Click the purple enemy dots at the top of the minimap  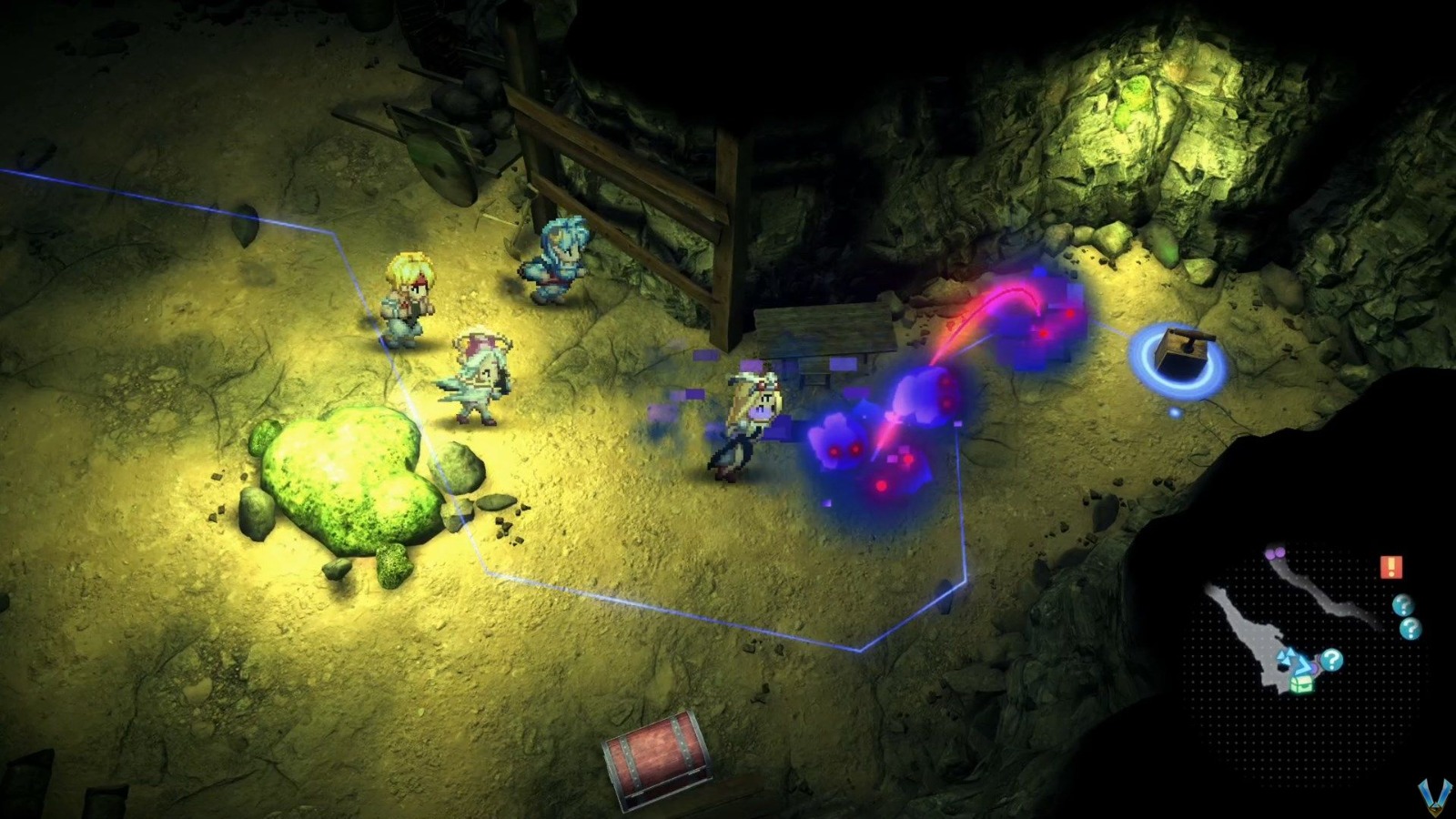tap(1274, 552)
